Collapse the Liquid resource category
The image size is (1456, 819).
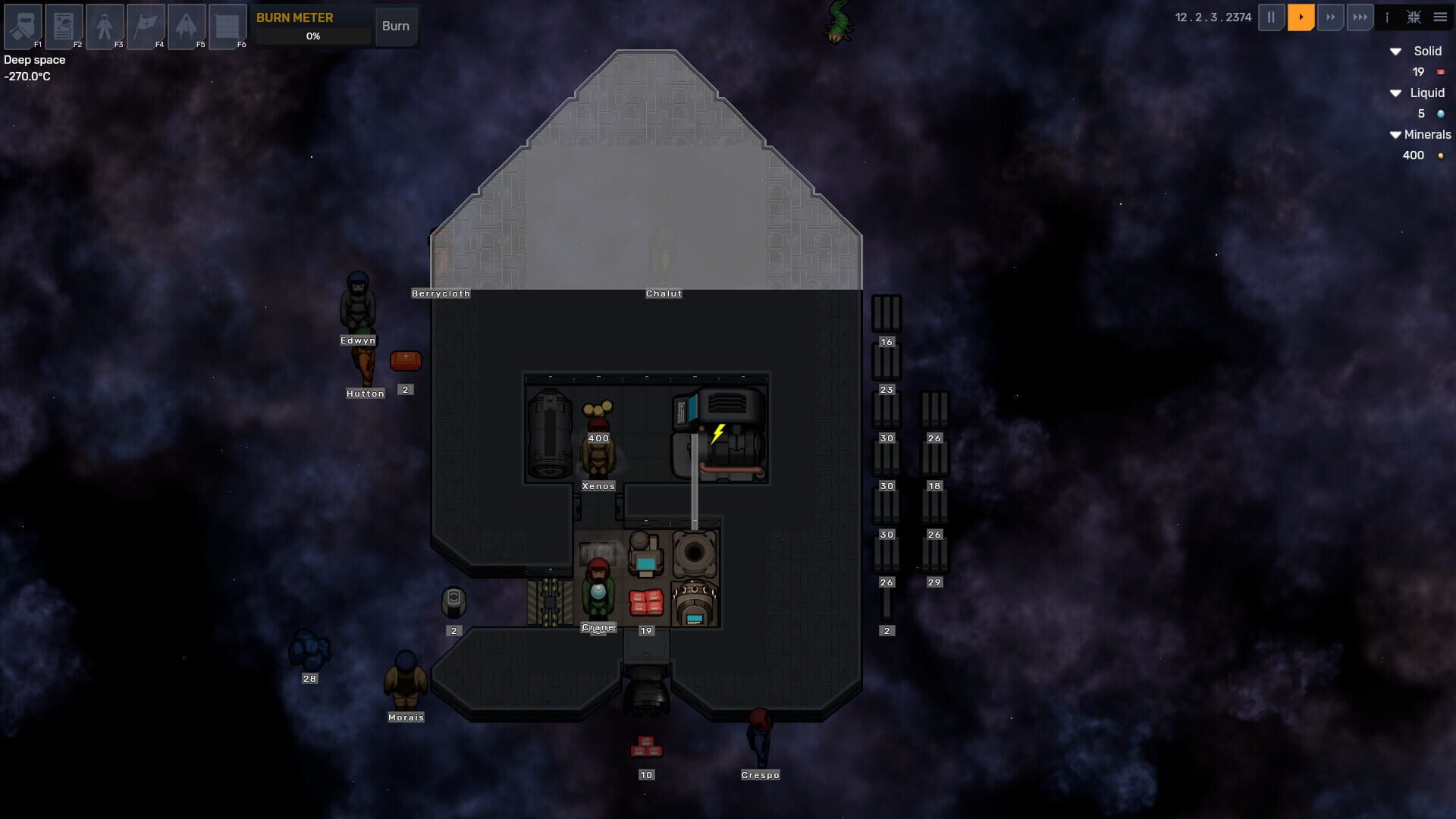[x=1395, y=93]
